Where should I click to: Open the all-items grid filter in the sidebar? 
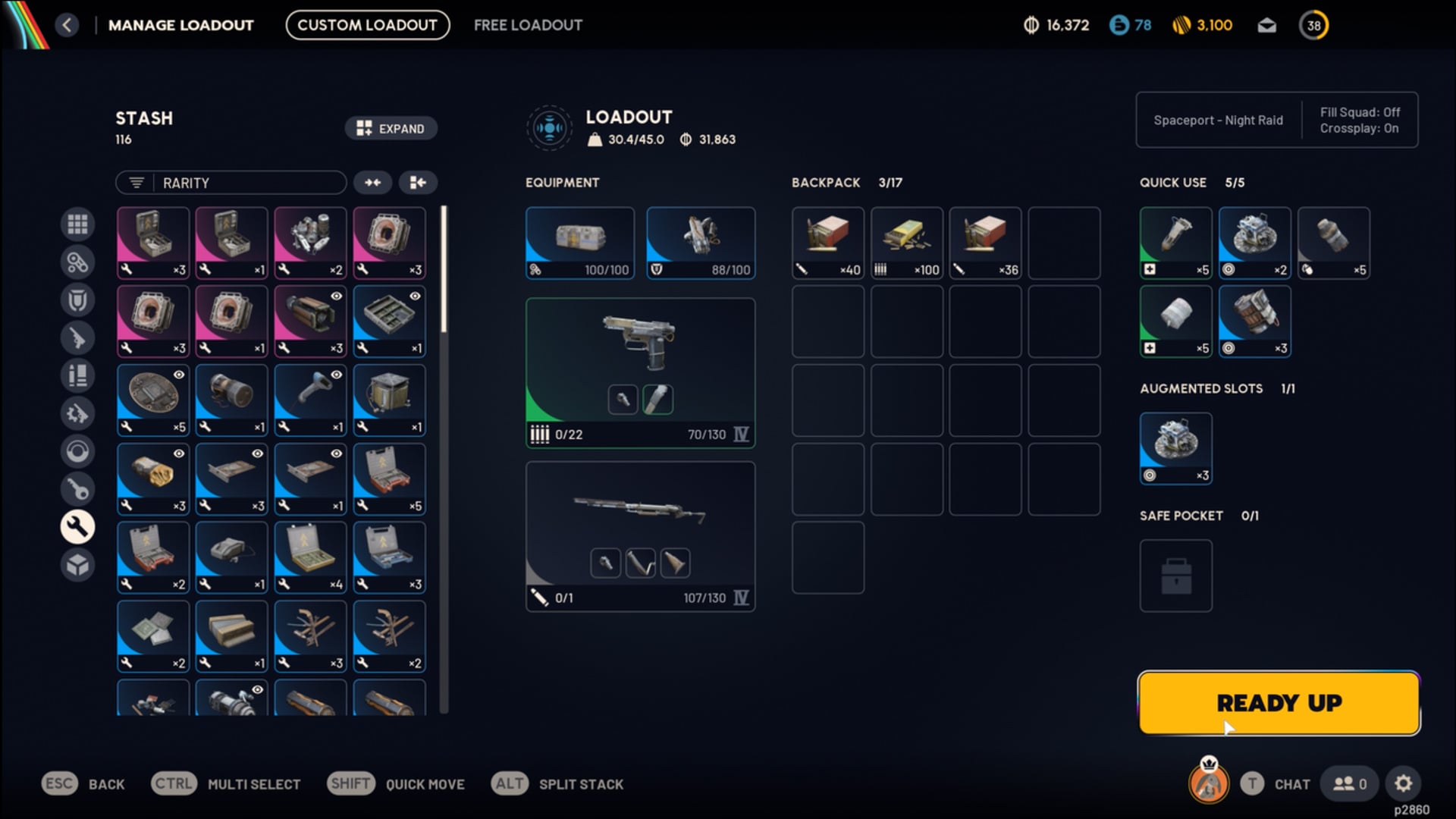click(78, 224)
